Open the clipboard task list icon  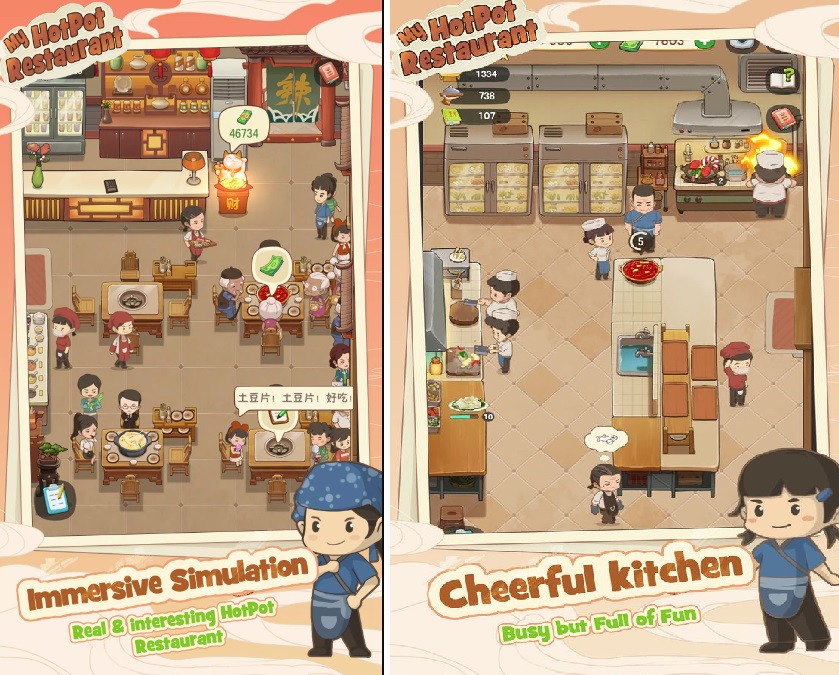(53, 495)
